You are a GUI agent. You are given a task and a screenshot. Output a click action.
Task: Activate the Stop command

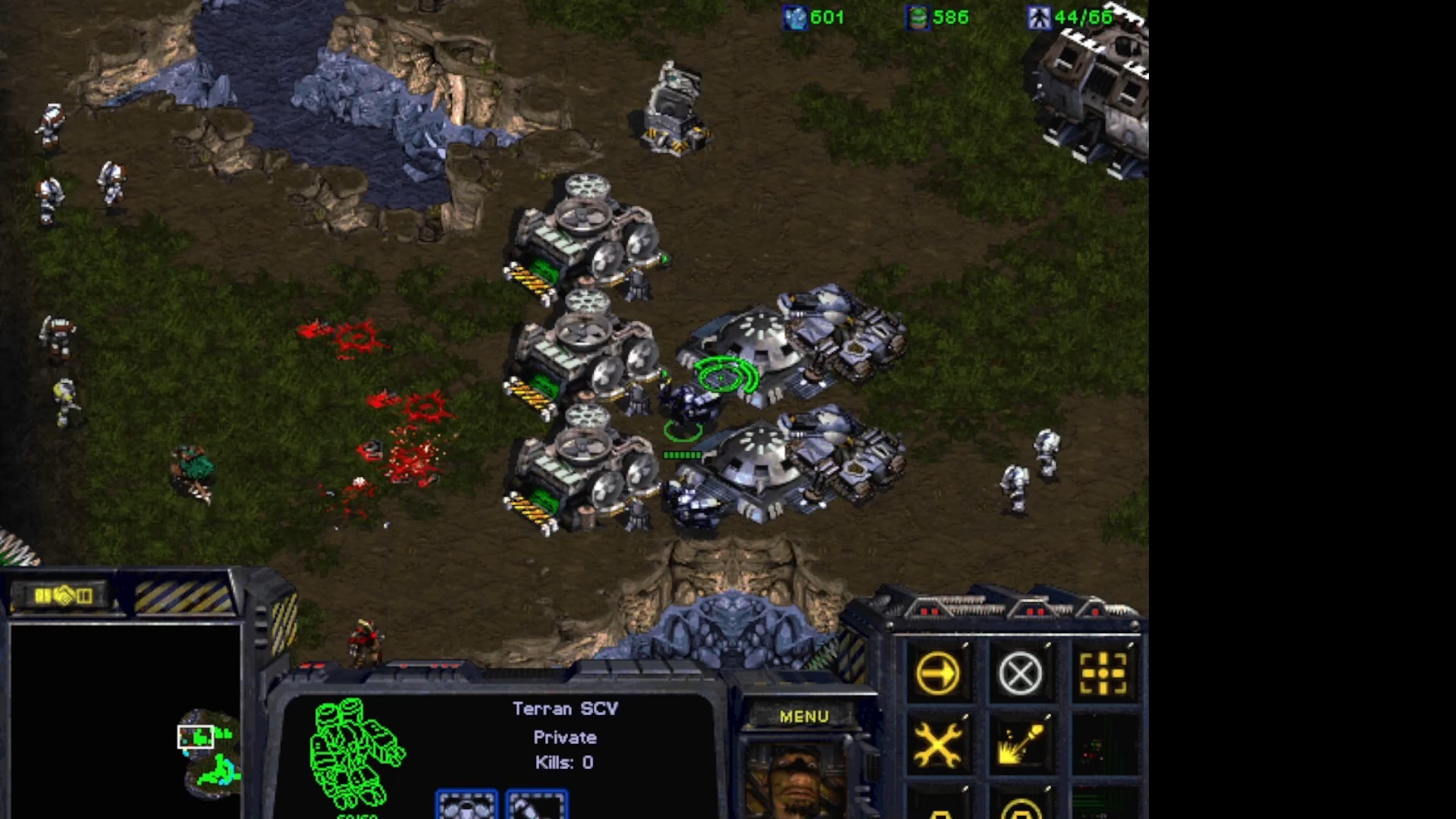(x=1020, y=673)
